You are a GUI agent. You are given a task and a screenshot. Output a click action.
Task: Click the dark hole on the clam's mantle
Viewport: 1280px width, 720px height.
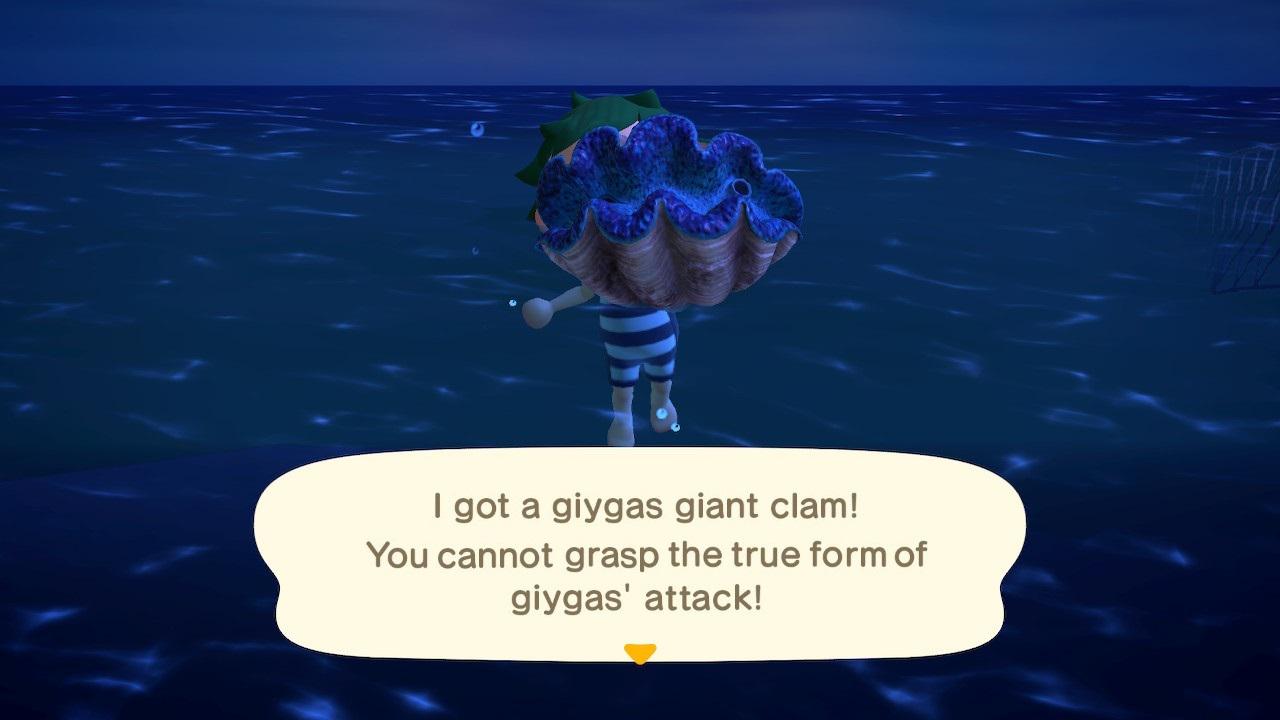pyautogui.click(x=741, y=186)
